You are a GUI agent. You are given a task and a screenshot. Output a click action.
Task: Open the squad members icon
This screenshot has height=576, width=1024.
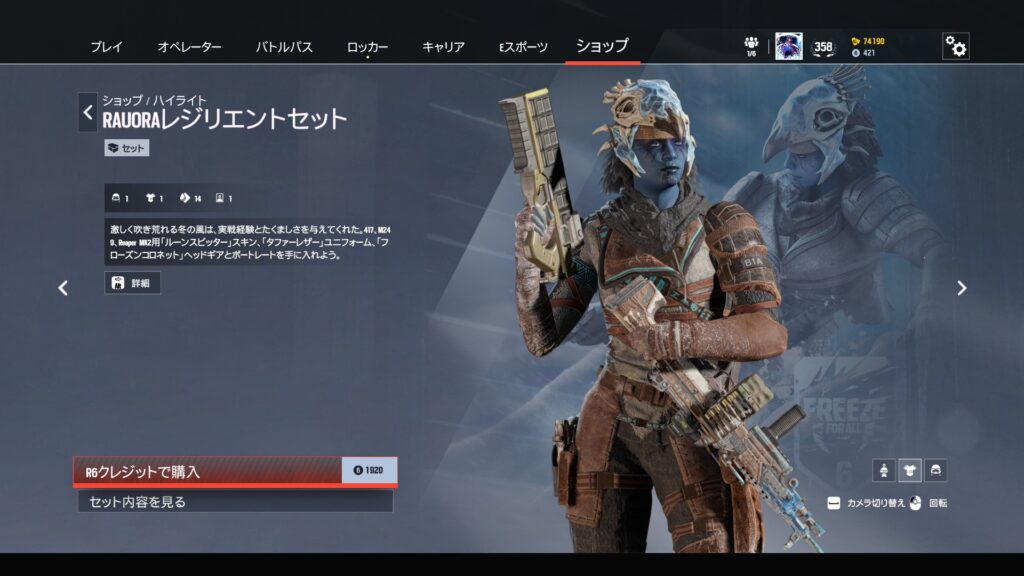tap(751, 45)
